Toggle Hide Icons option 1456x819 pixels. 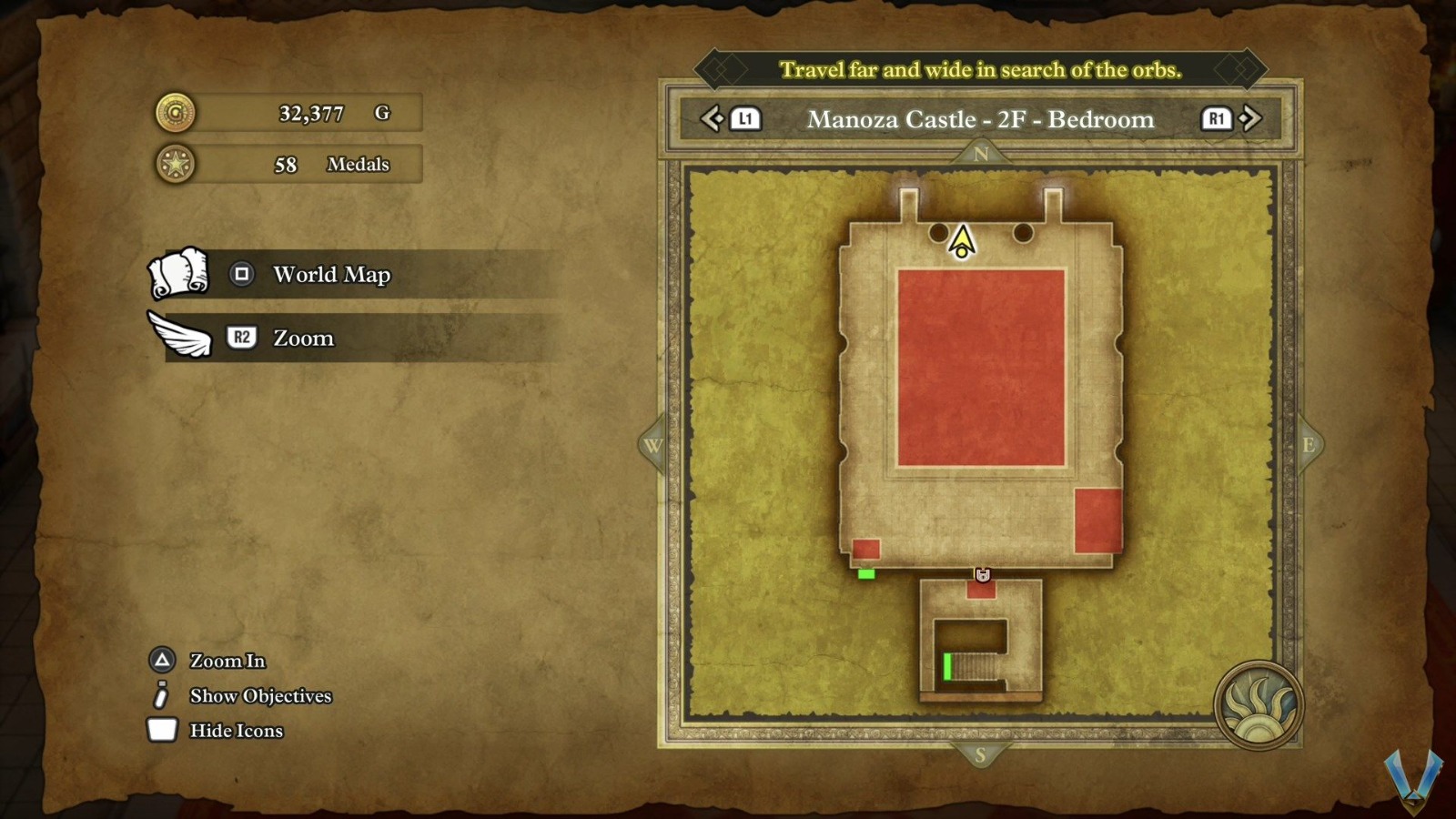236,731
